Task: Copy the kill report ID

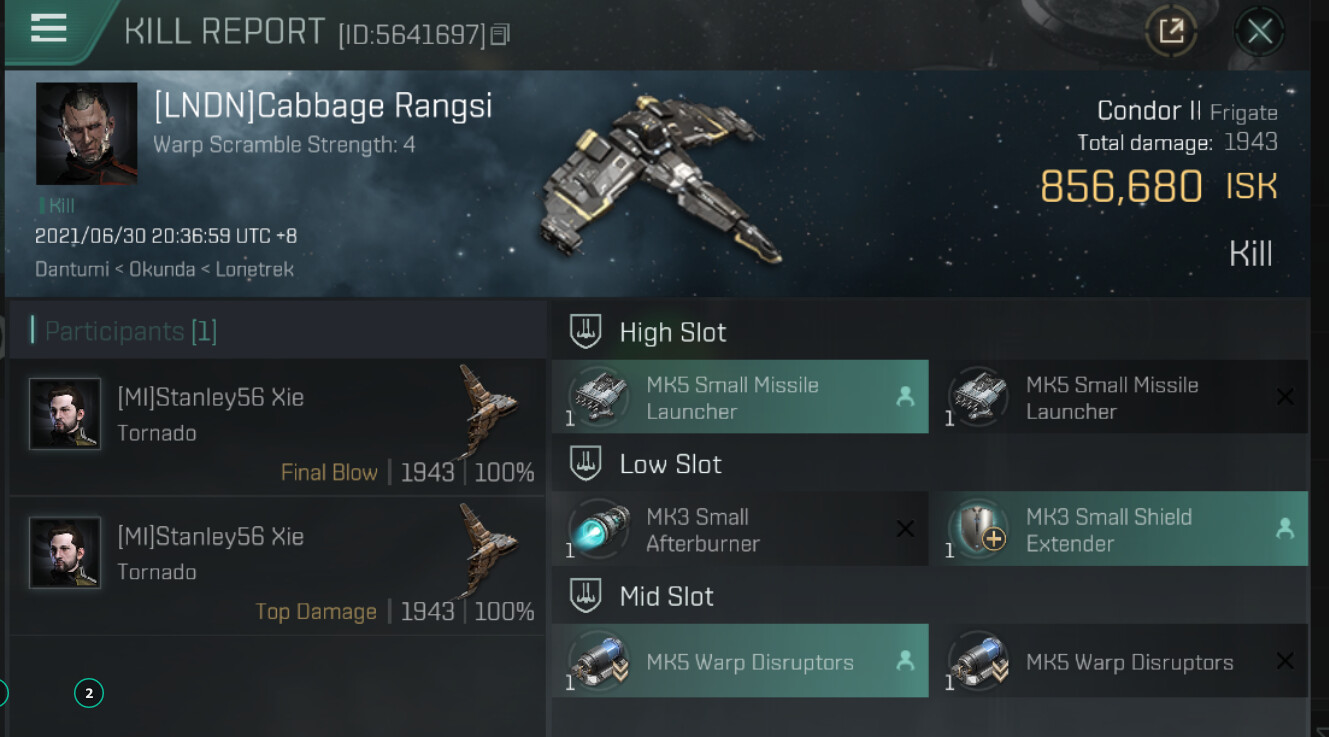Action: pos(500,36)
